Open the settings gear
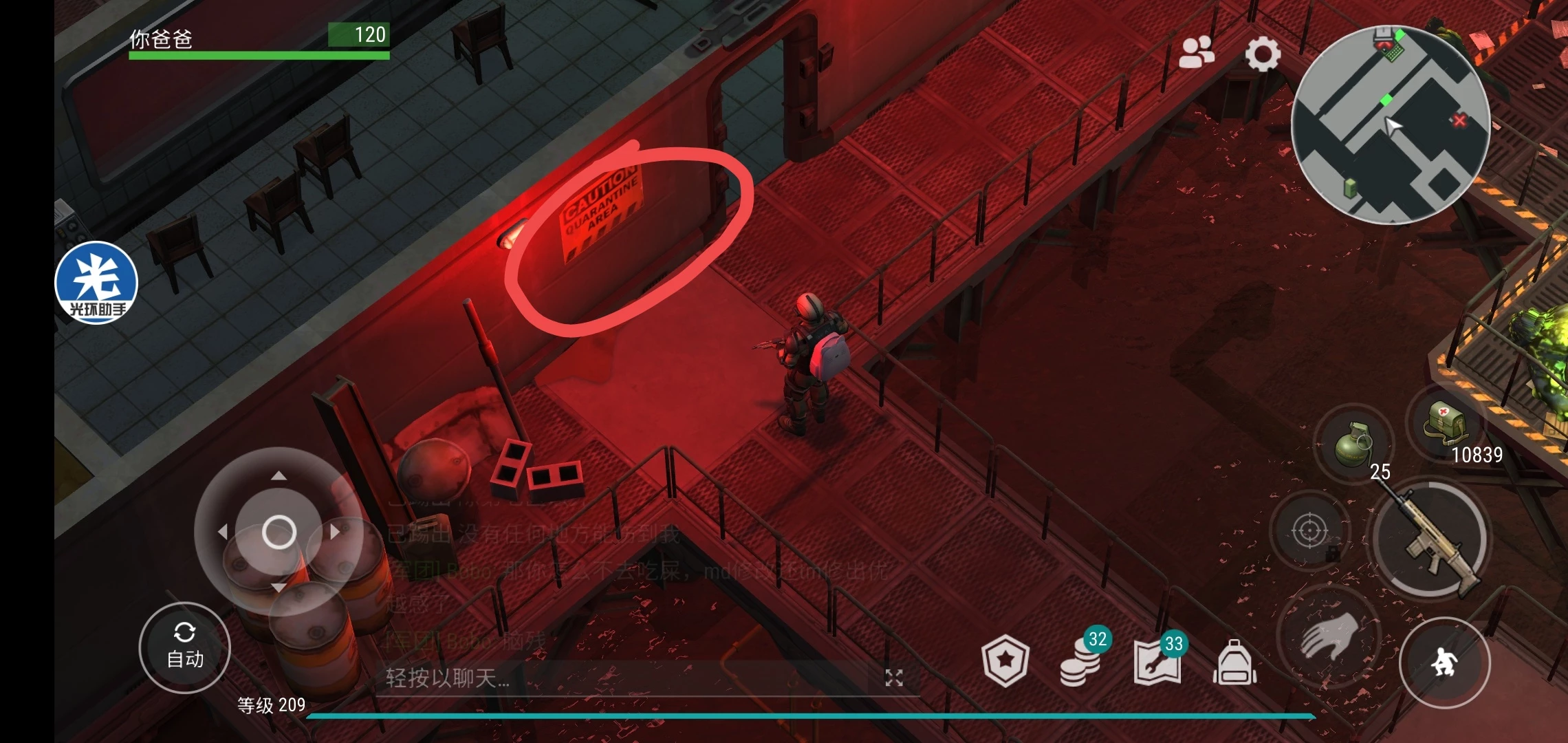Image resolution: width=1568 pixels, height=743 pixels. click(x=1263, y=54)
